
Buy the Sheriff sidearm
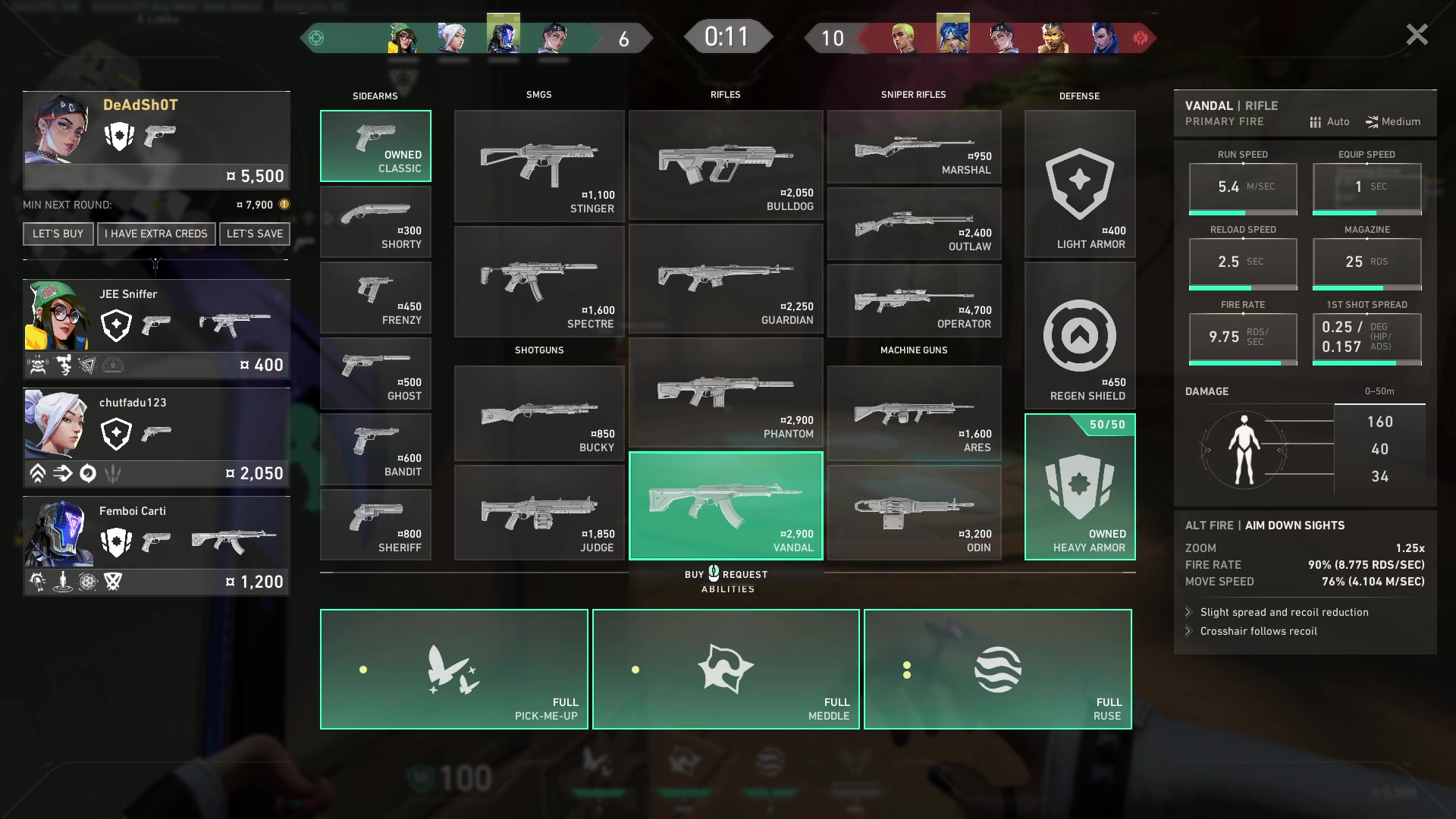(x=375, y=525)
